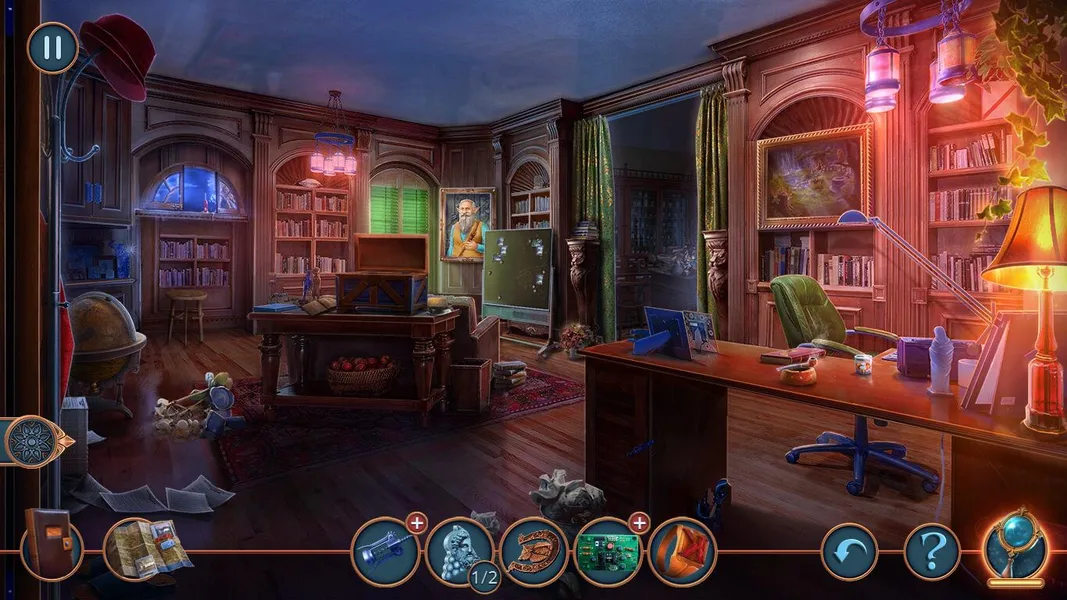Click the plus badge on the flashlight
The width and height of the screenshot is (1067, 600).
tap(417, 522)
